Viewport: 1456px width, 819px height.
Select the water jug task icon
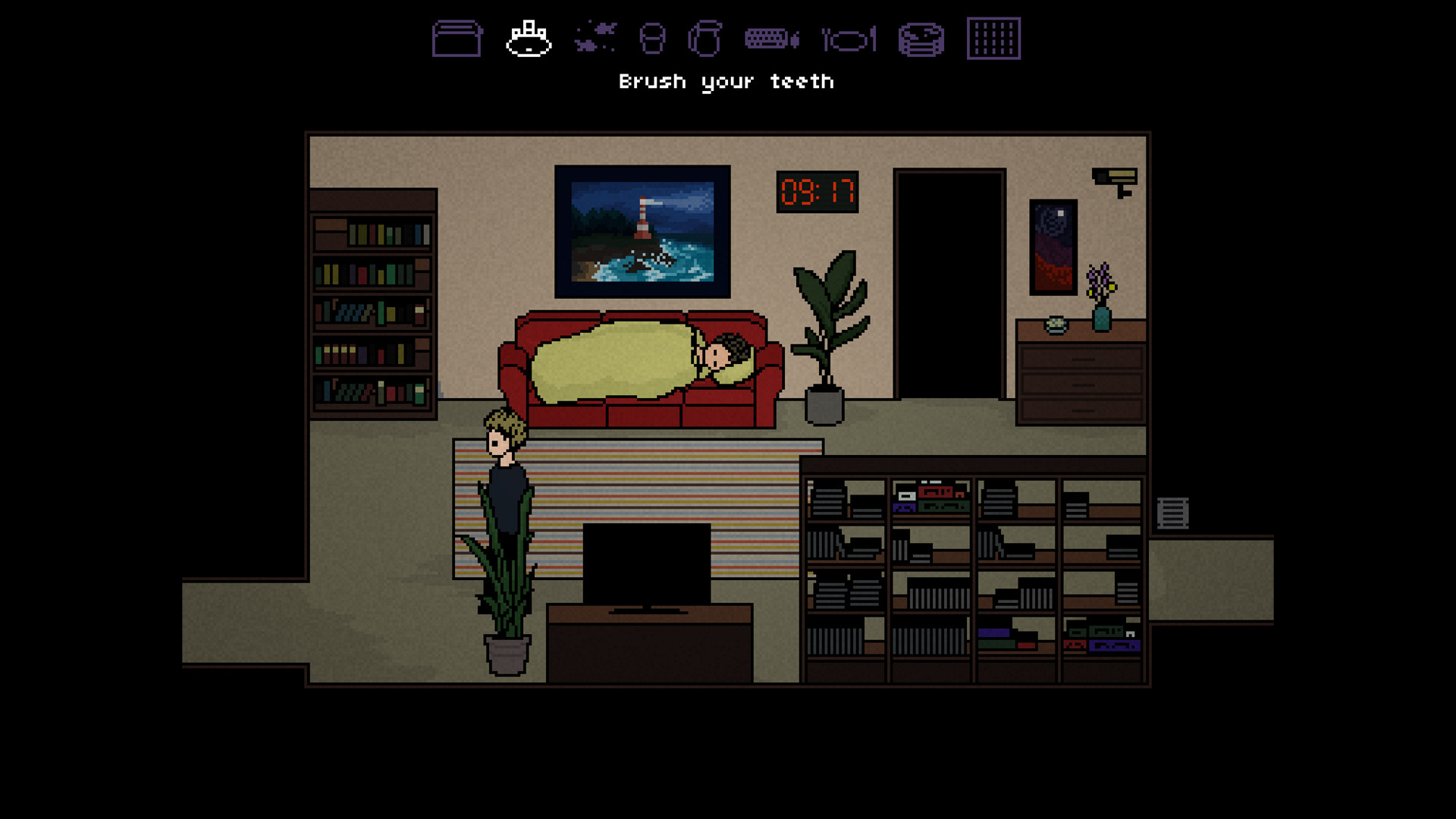click(705, 36)
